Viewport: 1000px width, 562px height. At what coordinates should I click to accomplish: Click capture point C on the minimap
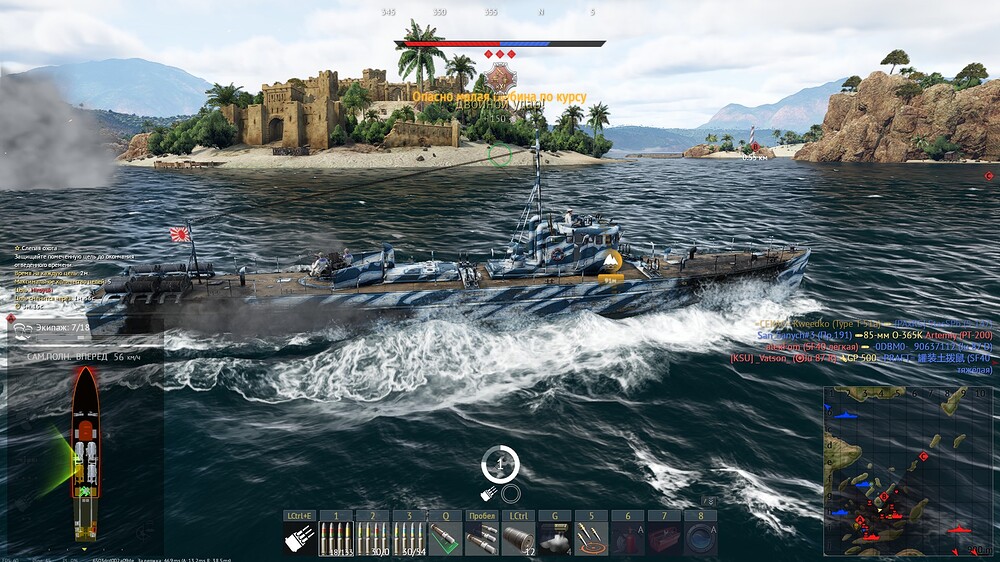click(x=923, y=456)
